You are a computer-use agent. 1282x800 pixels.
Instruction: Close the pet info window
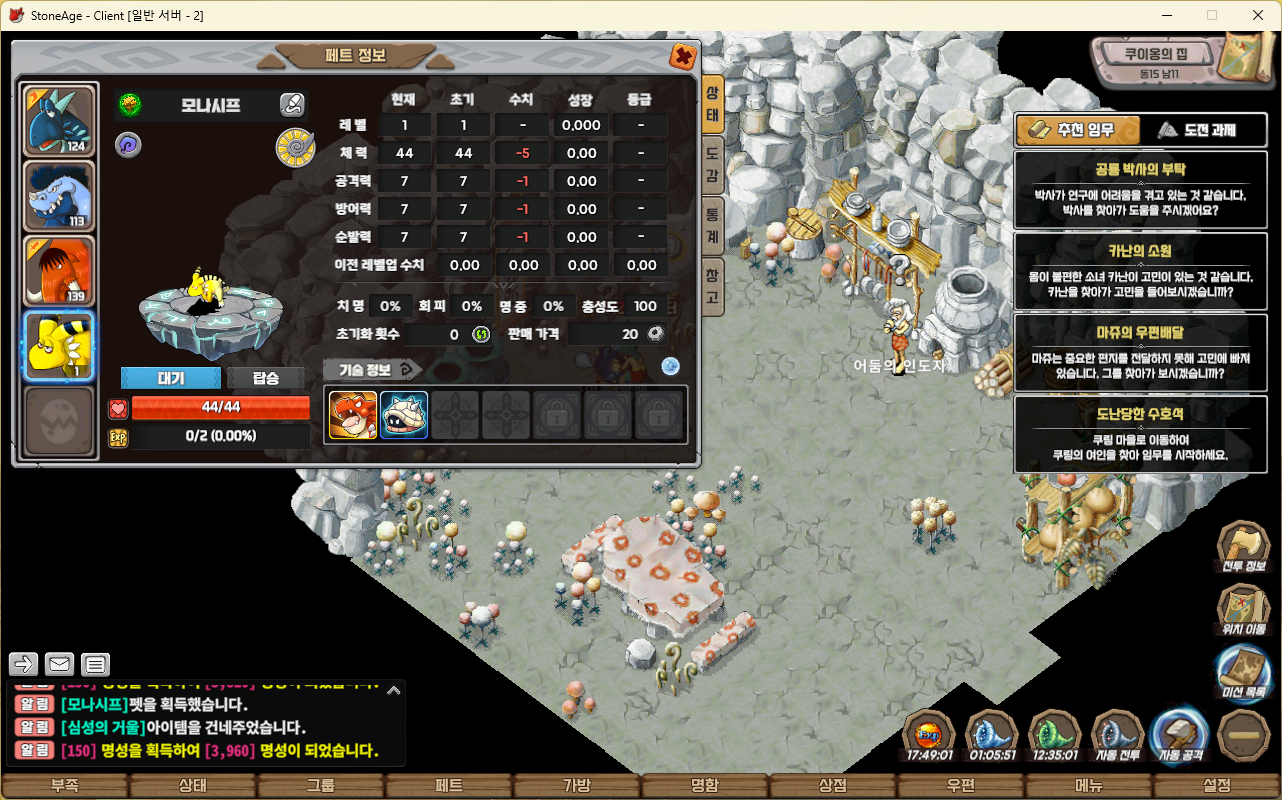click(x=683, y=56)
